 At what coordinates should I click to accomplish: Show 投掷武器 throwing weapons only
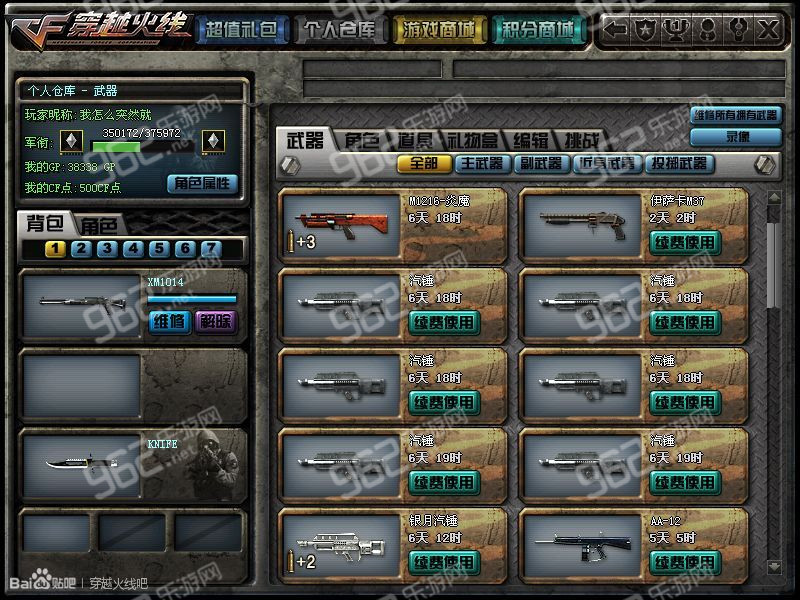(678, 163)
